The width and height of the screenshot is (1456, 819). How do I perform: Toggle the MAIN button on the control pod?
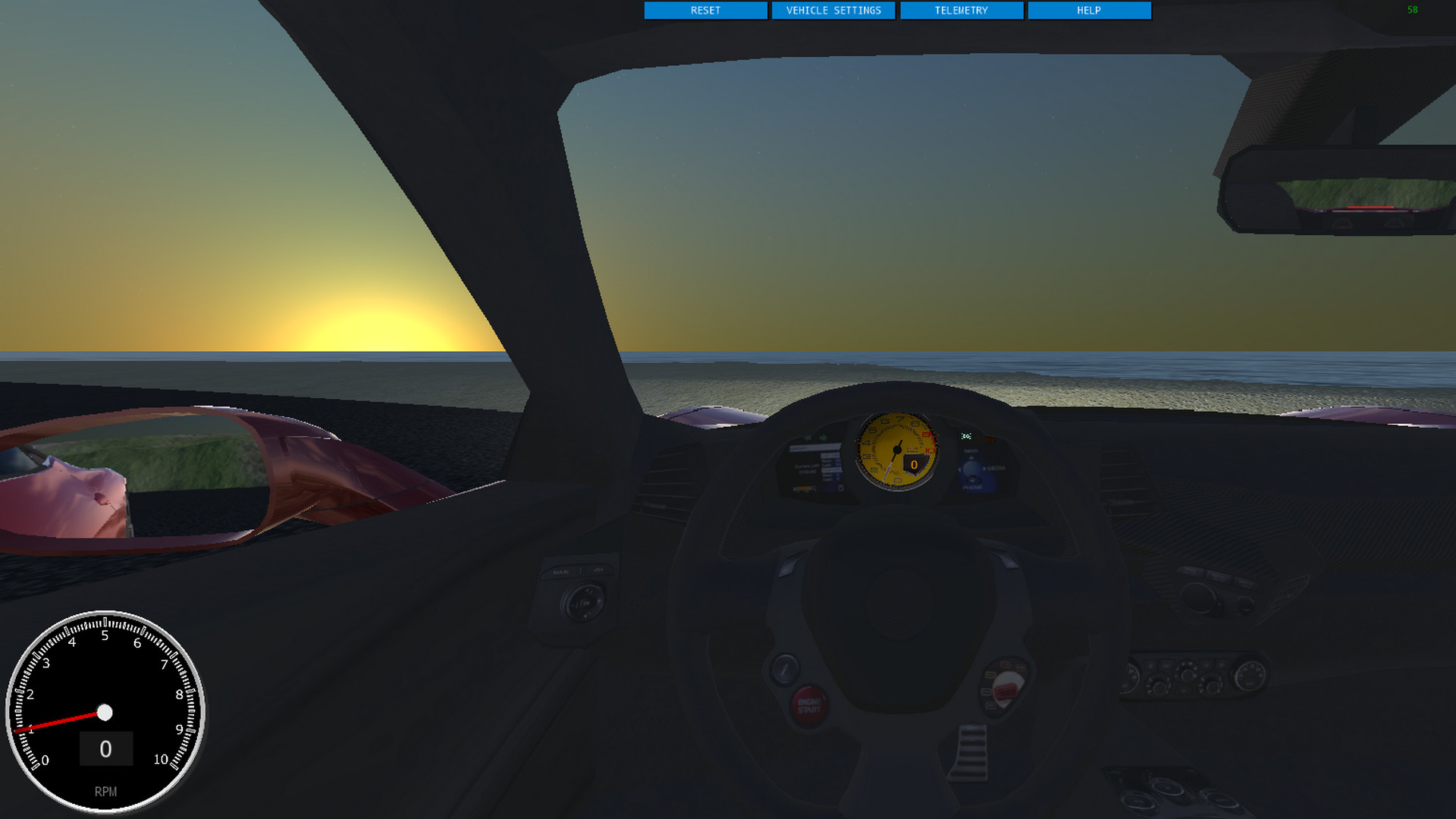[x=560, y=572]
